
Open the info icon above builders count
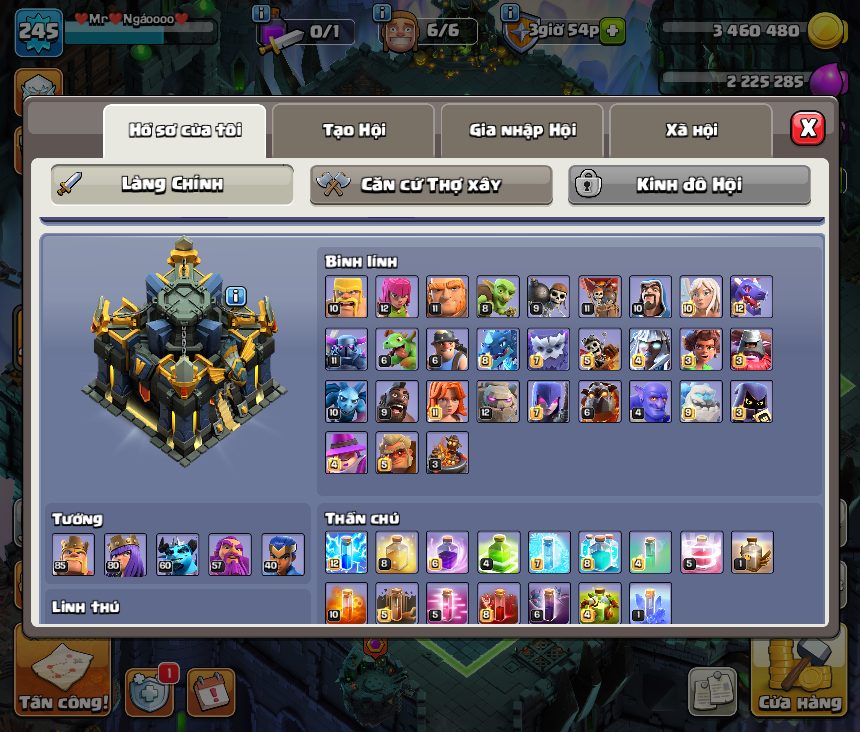pos(382,13)
